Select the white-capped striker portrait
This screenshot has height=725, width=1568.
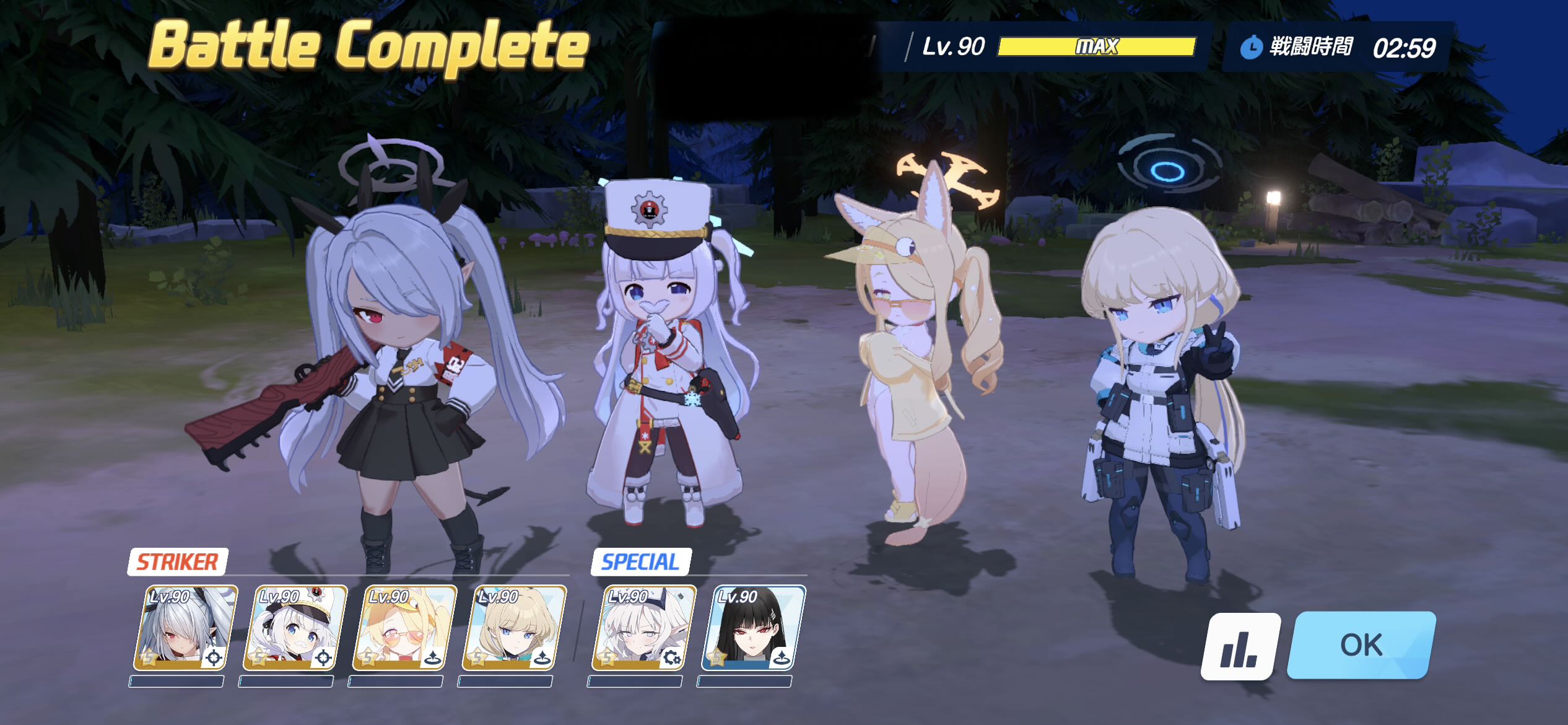pos(295,628)
